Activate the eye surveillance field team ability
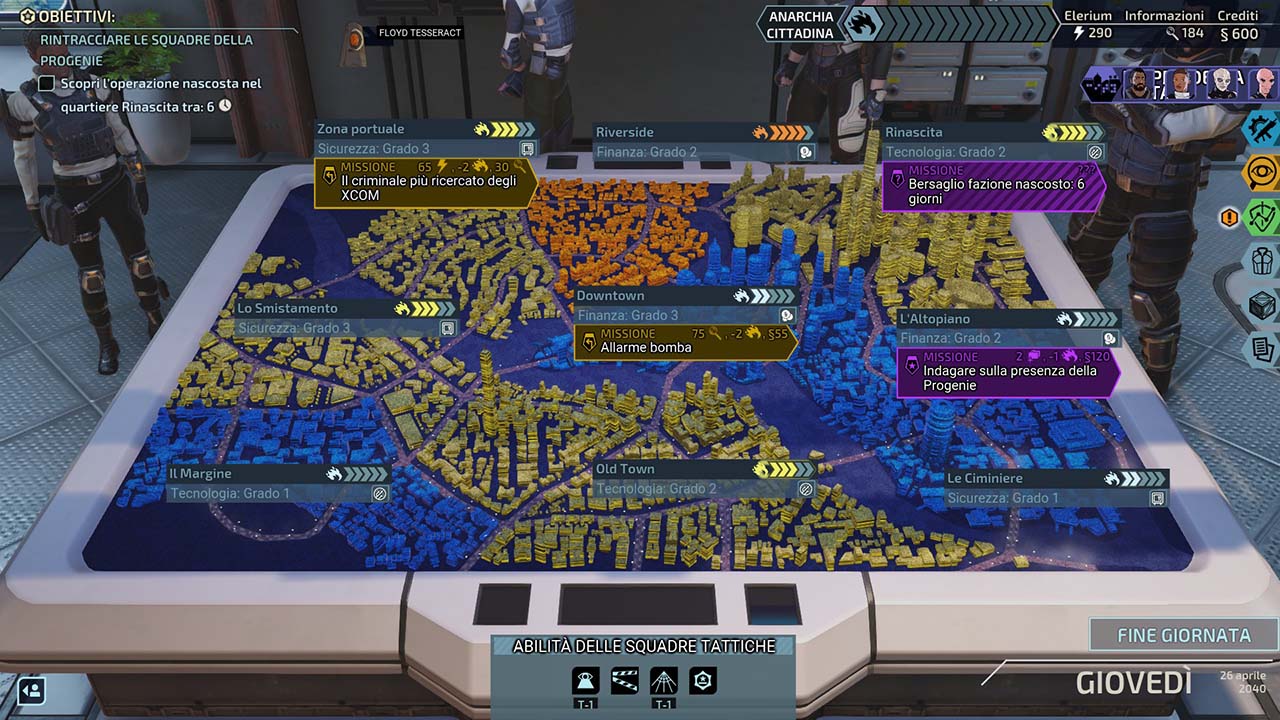Viewport: 1280px width, 720px height. pyautogui.click(x=586, y=681)
